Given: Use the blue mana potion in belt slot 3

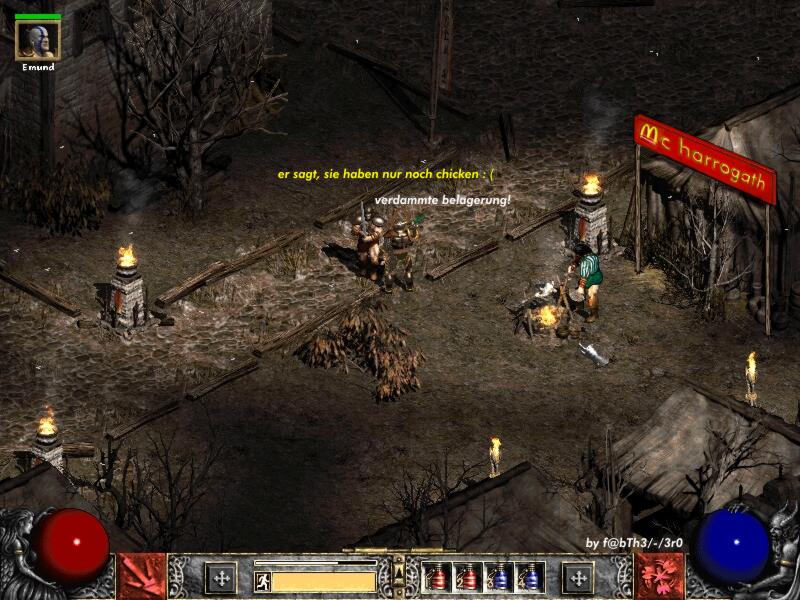Looking at the screenshot, I should point(499,577).
